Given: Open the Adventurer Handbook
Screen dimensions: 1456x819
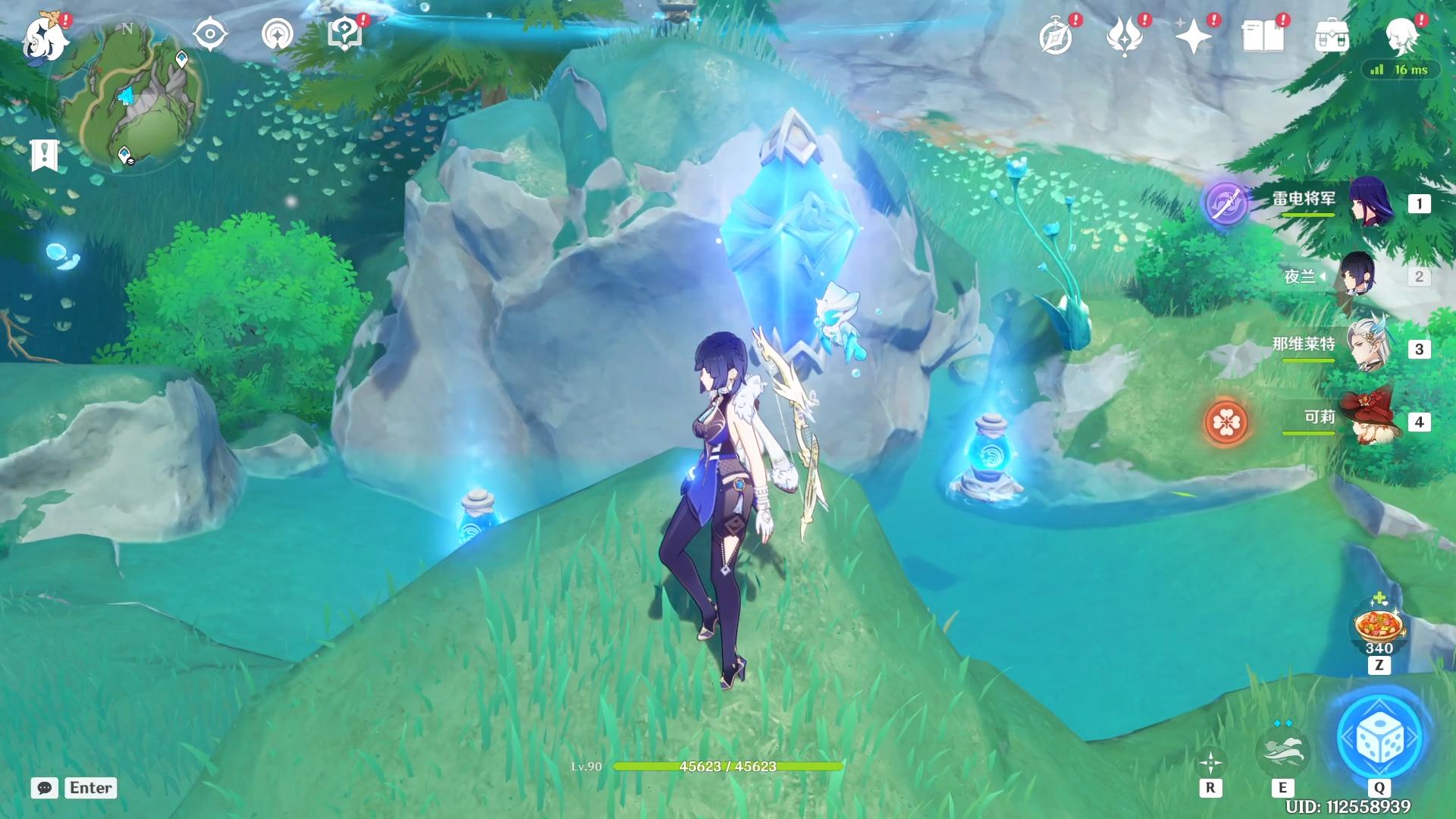Looking at the screenshot, I should click(1263, 36).
